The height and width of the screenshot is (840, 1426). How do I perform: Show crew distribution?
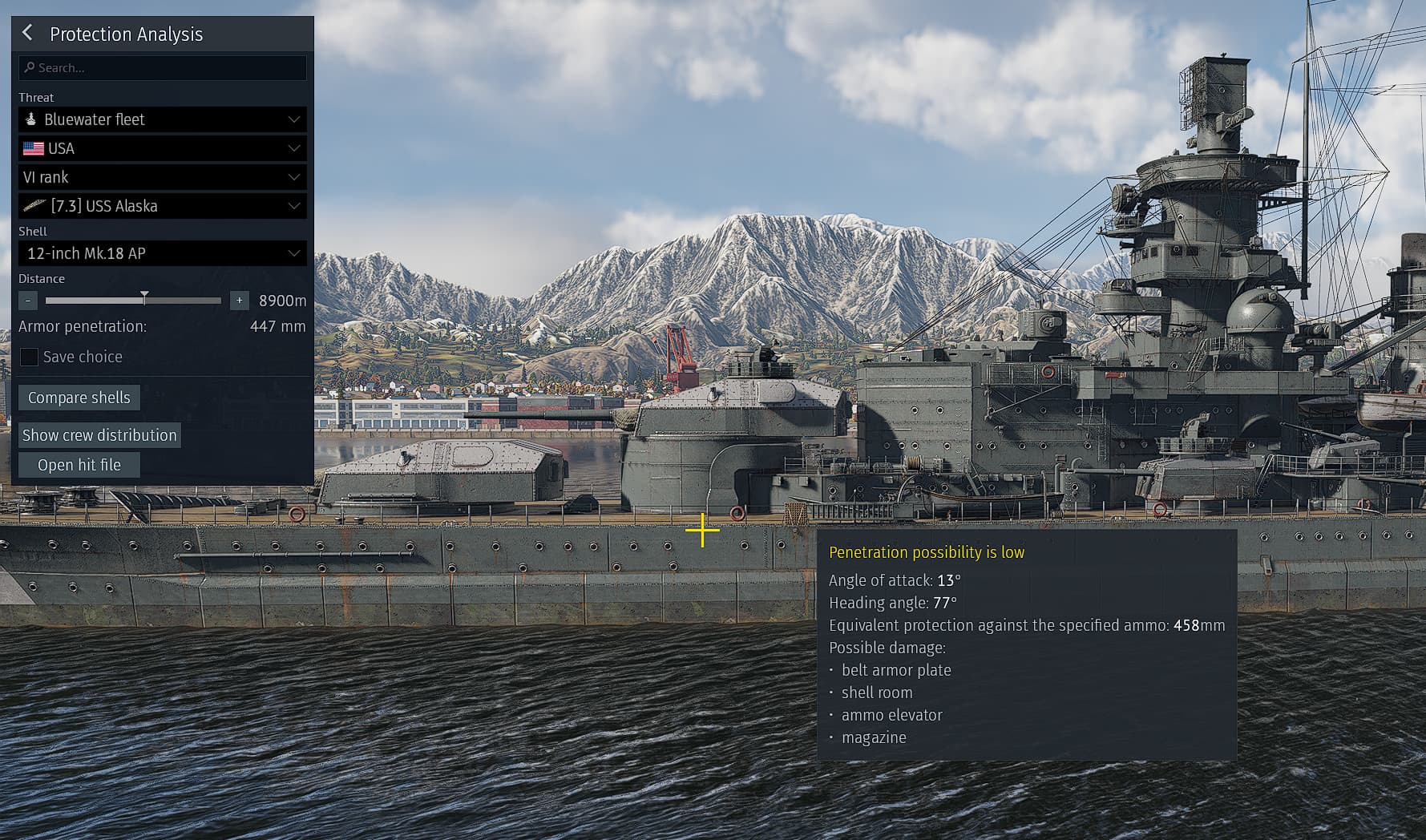tap(99, 435)
